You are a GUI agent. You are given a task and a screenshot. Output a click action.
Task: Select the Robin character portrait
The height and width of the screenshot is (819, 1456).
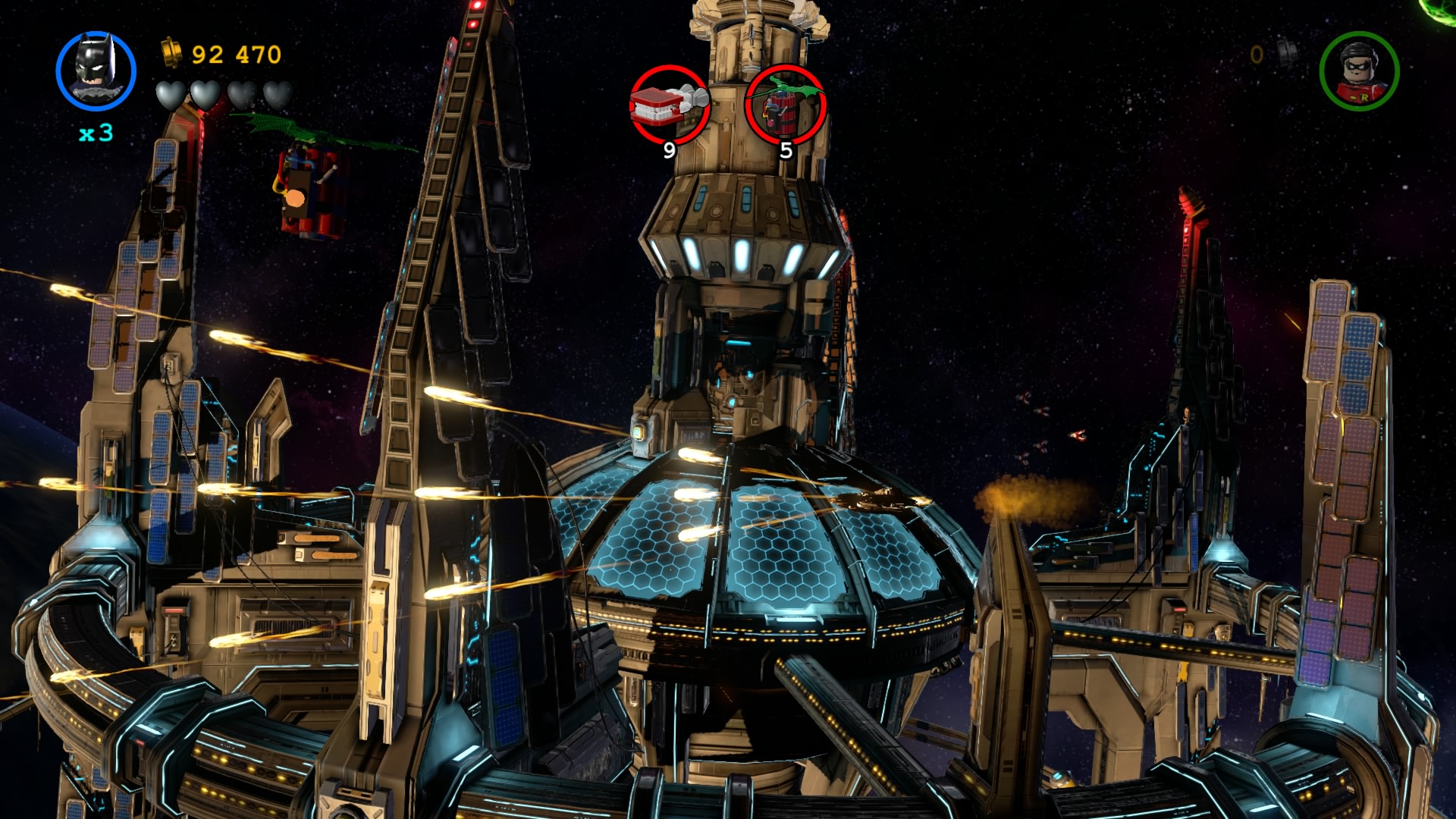coord(1359,71)
